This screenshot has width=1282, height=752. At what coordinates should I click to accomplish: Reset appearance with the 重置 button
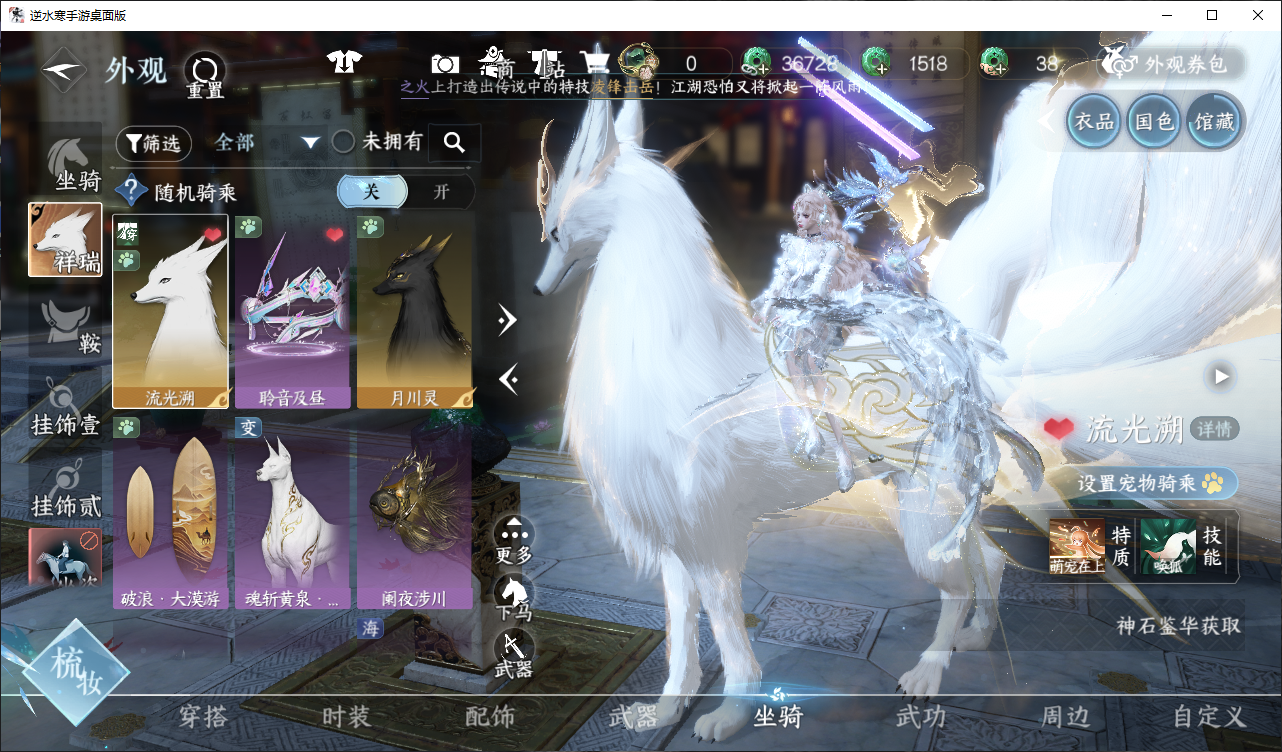(205, 75)
